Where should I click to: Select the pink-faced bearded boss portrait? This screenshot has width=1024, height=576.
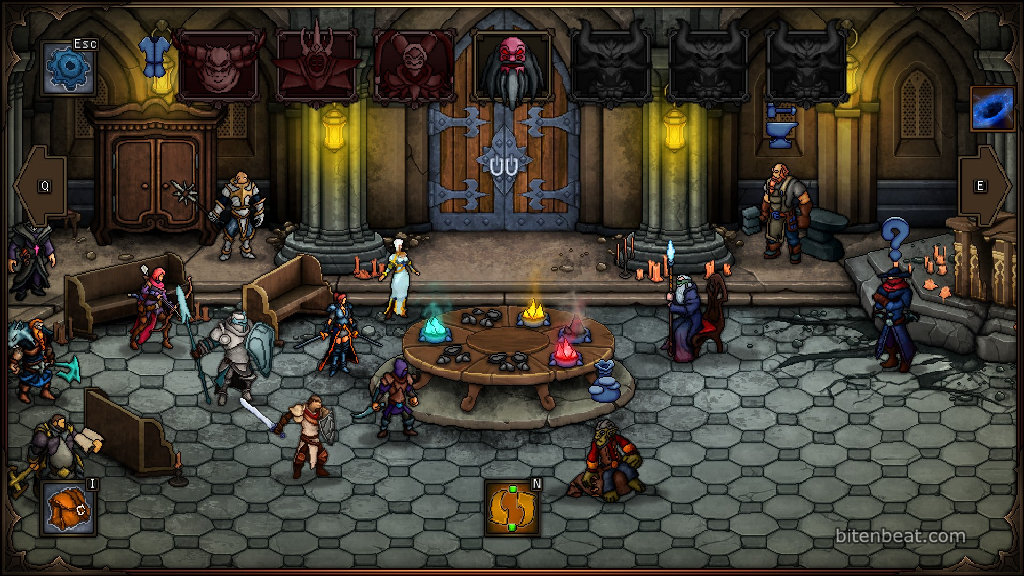click(x=512, y=66)
